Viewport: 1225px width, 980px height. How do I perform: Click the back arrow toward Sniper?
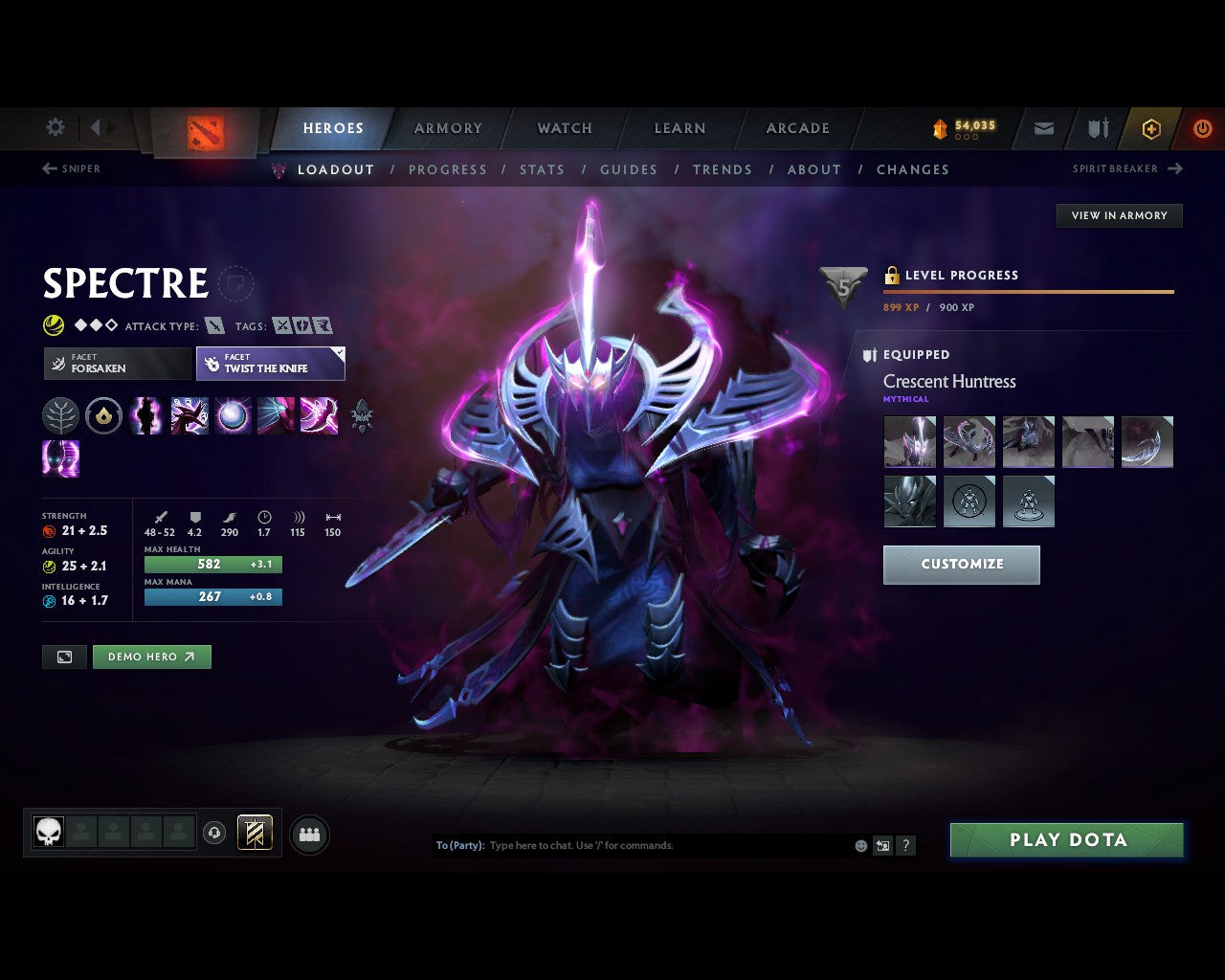coord(49,168)
